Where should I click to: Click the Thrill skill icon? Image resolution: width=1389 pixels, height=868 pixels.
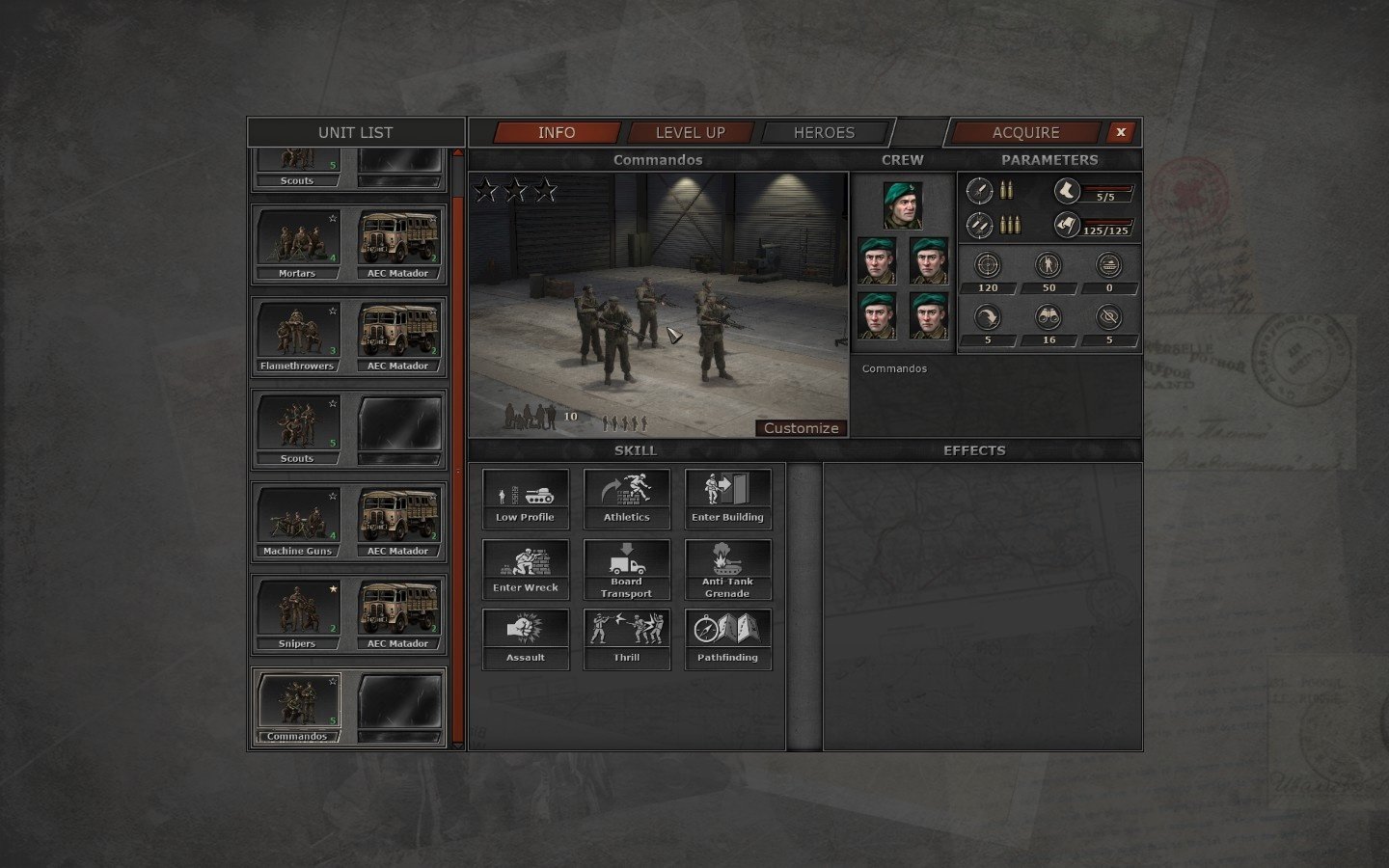pyautogui.click(x=627, y=638)
